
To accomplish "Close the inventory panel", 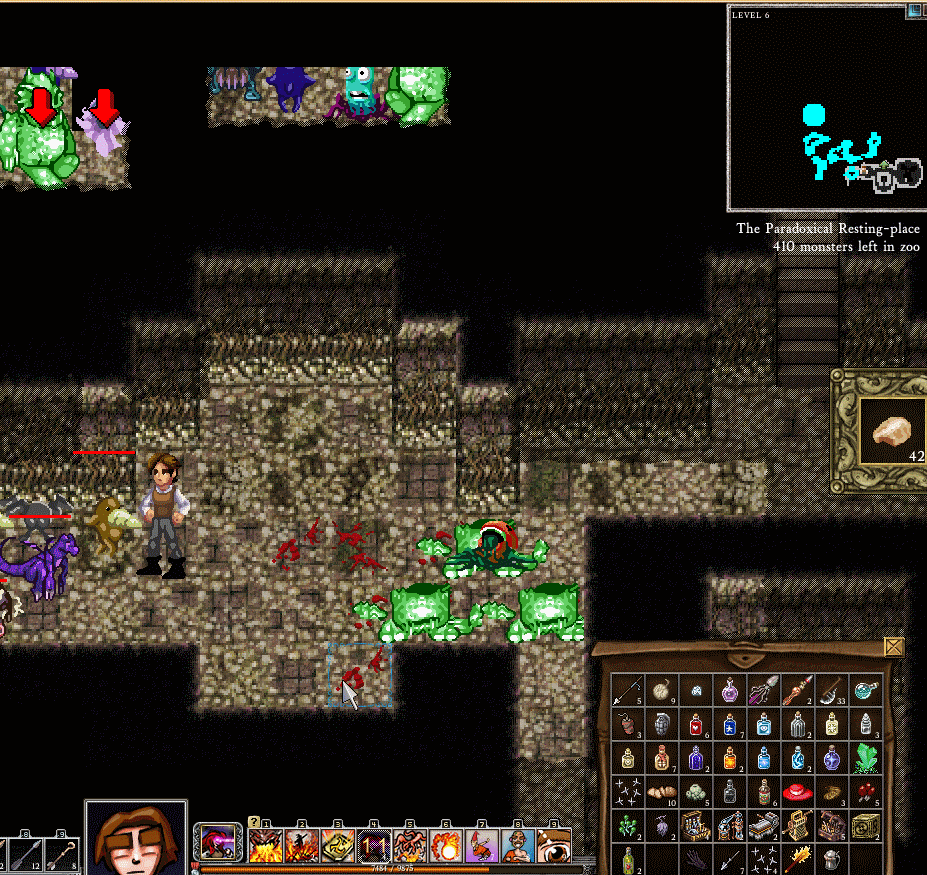I will click(x=894, y=647).
